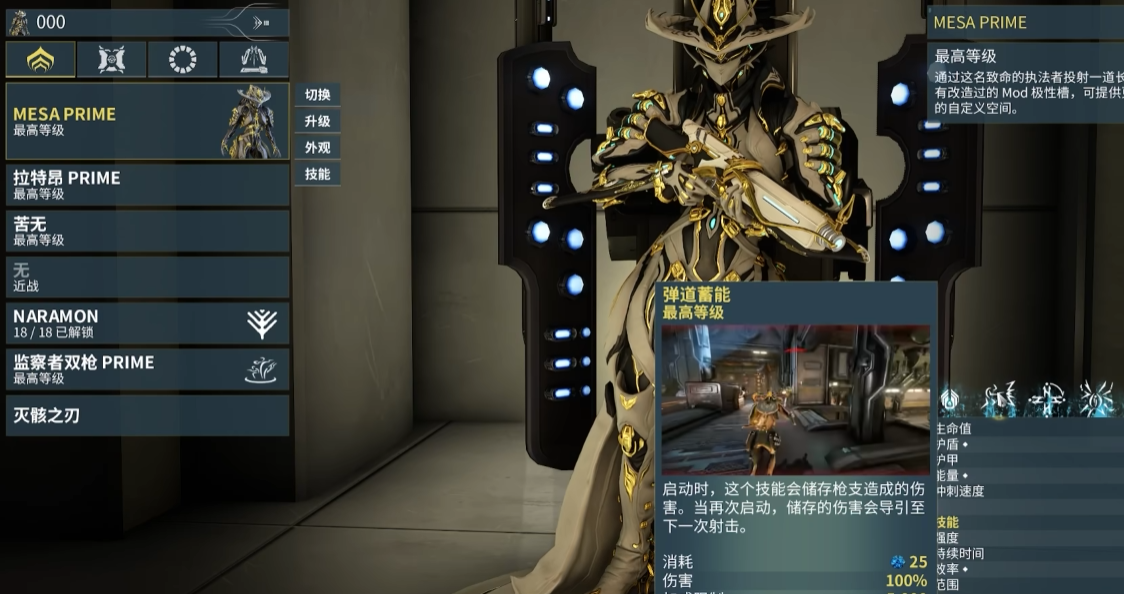This screenshot has height=594, width=1124.
Task: Switch to the Warframe lotus tab
Action: coord(41,60)
